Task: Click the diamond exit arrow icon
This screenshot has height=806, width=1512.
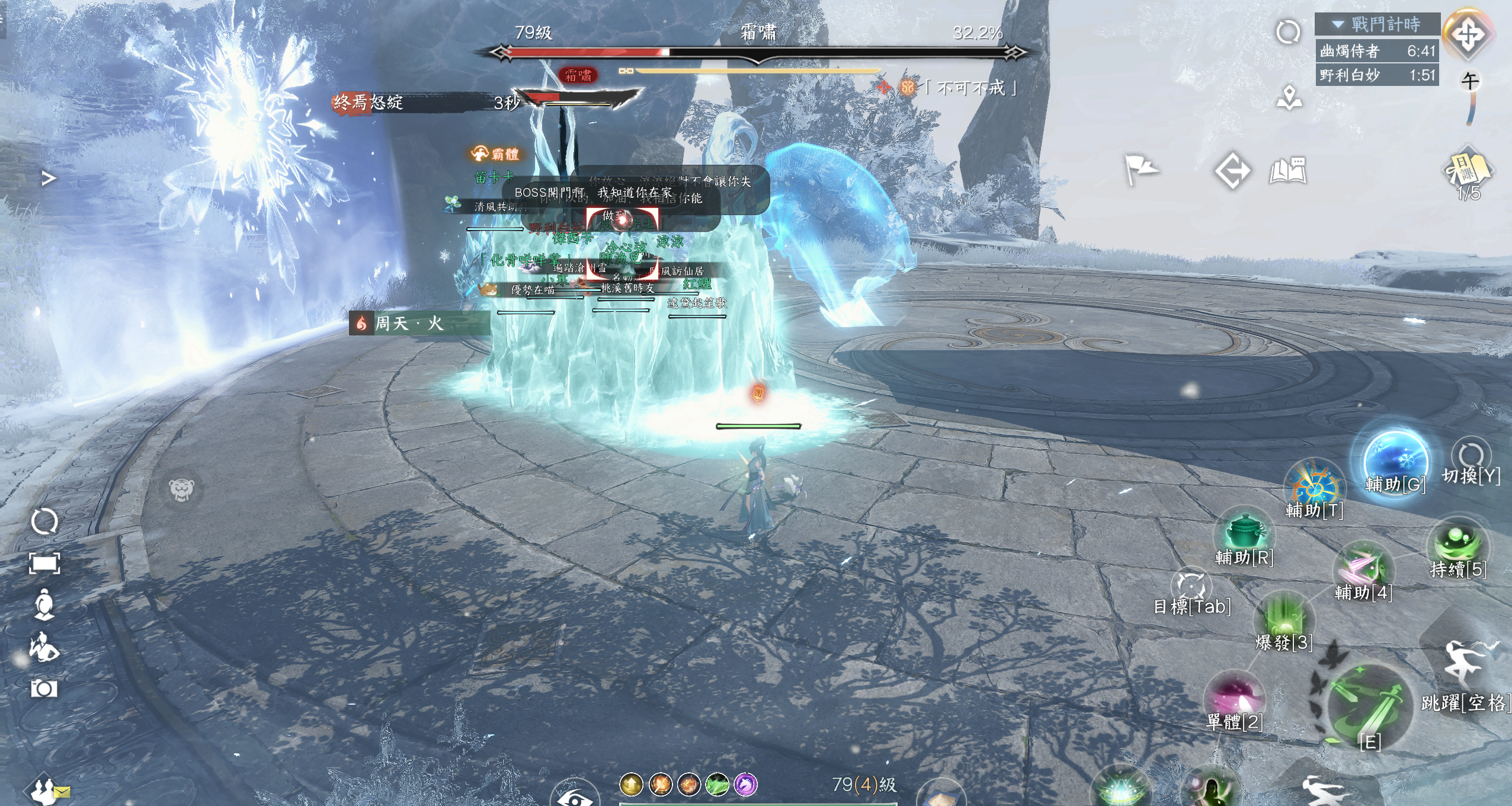Action: coord(1232,171)
